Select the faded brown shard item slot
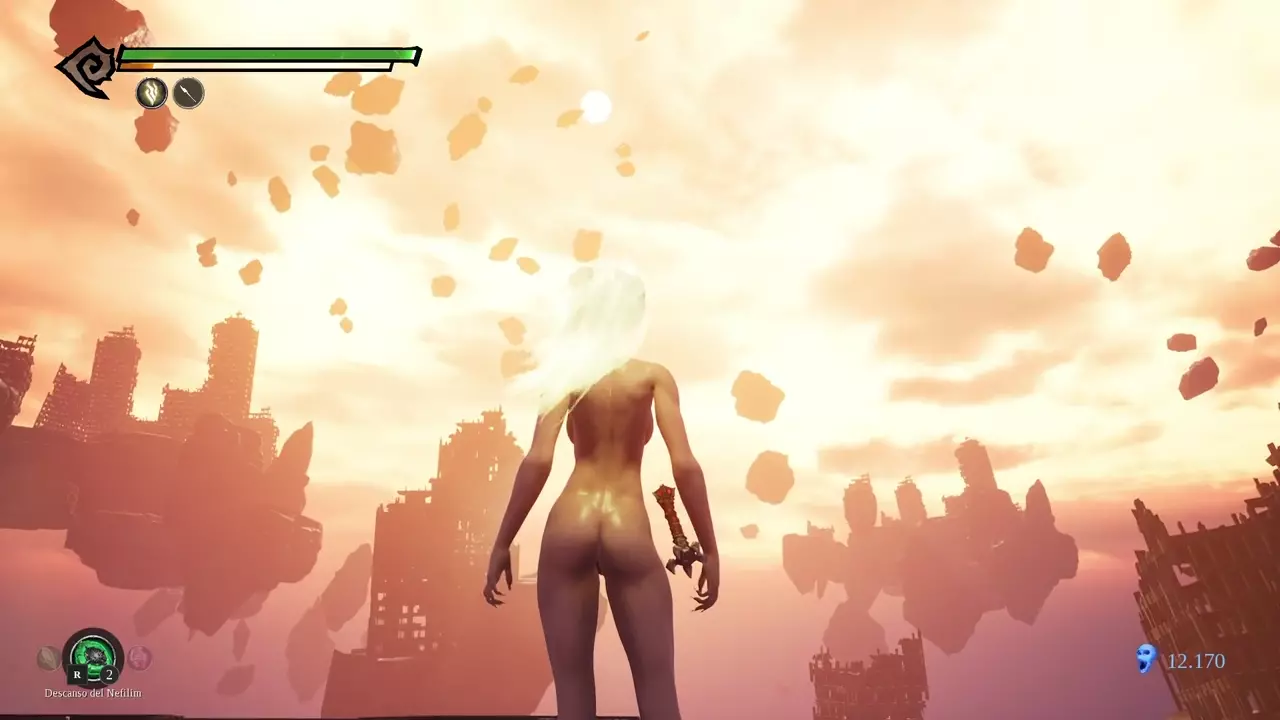This screenshot has width=1280, height=720. pos(48,658)
